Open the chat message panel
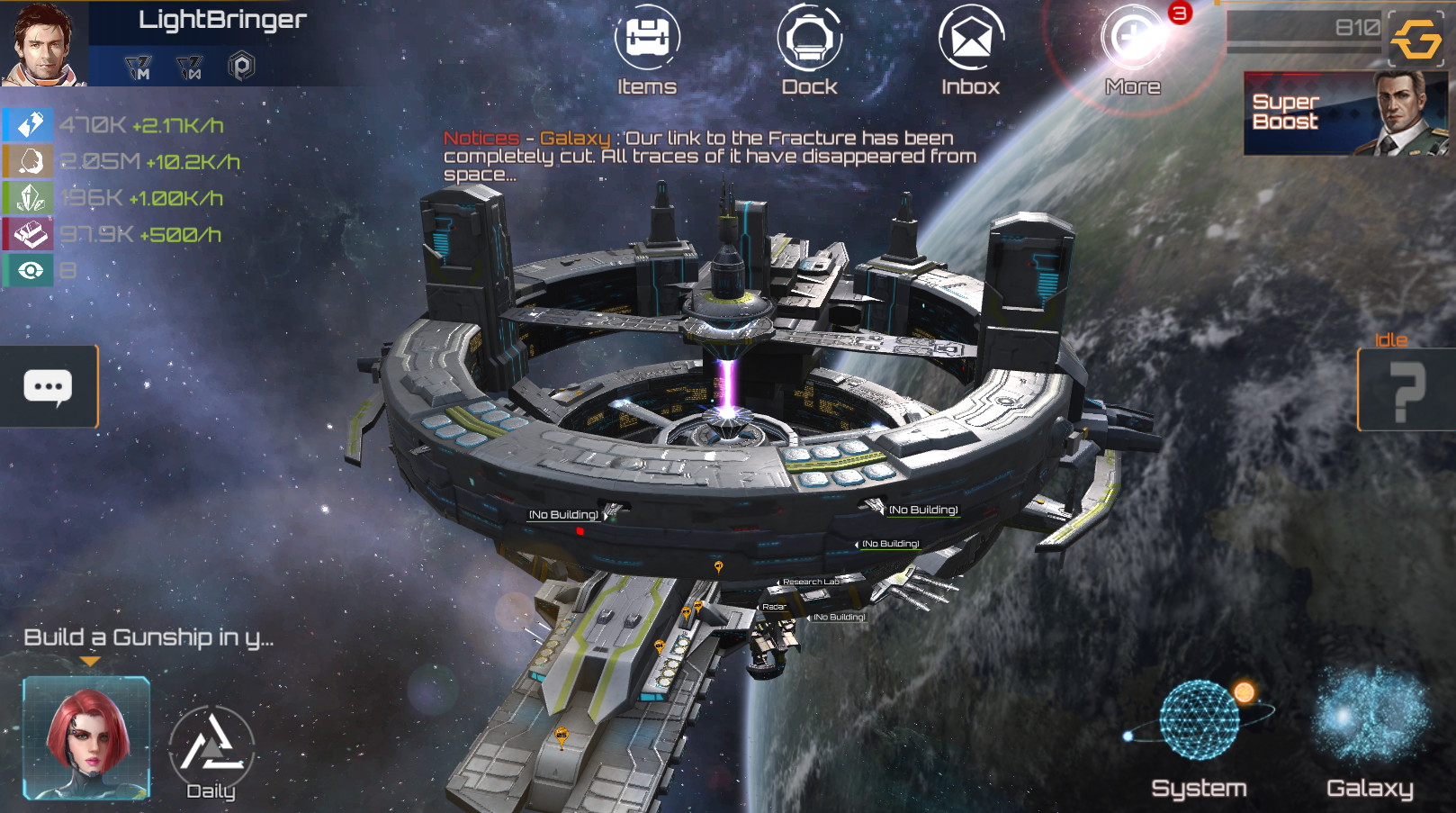The image size is (1456, 813). point(49,387)
